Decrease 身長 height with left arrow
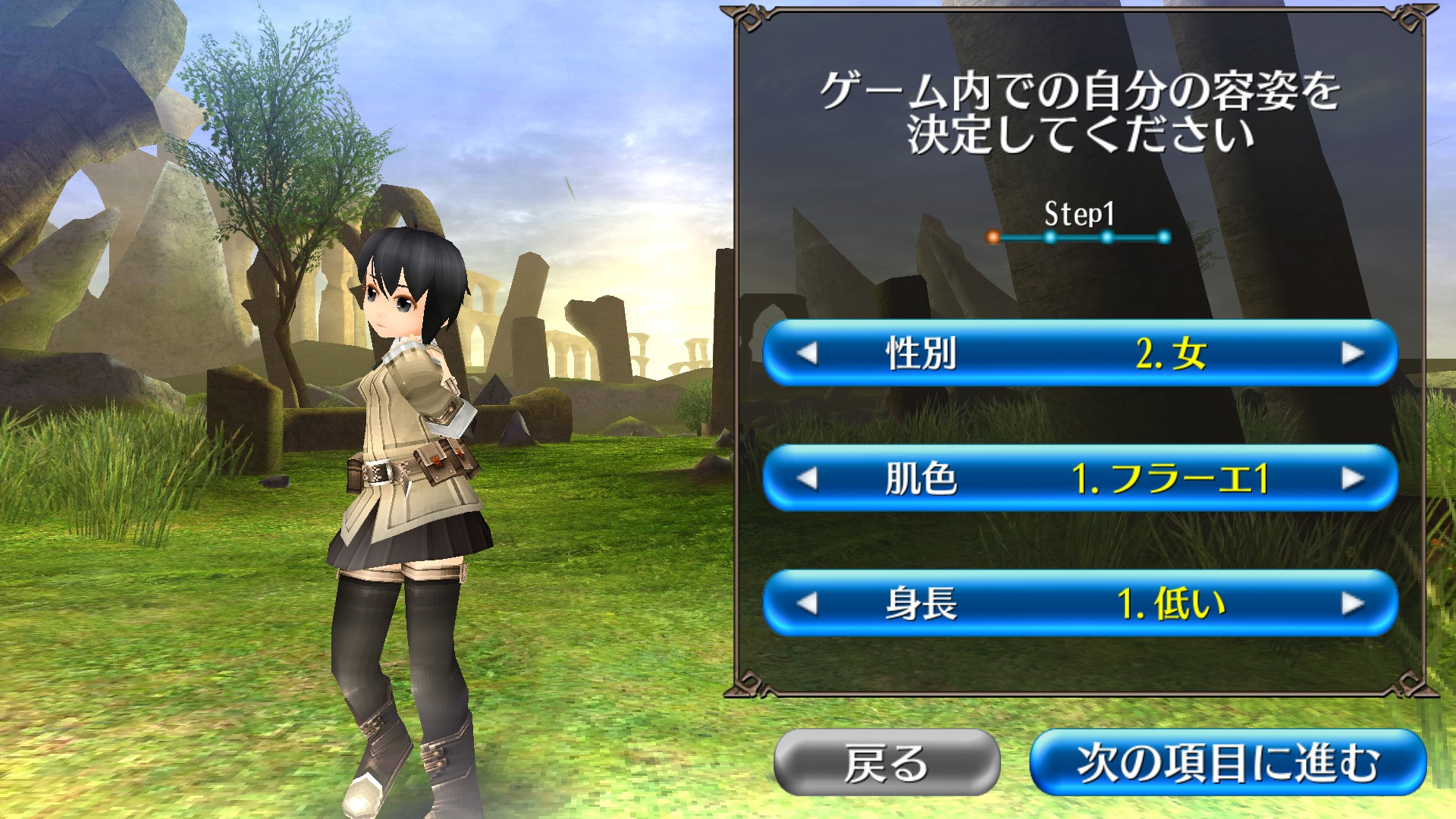 coord(807,604)
